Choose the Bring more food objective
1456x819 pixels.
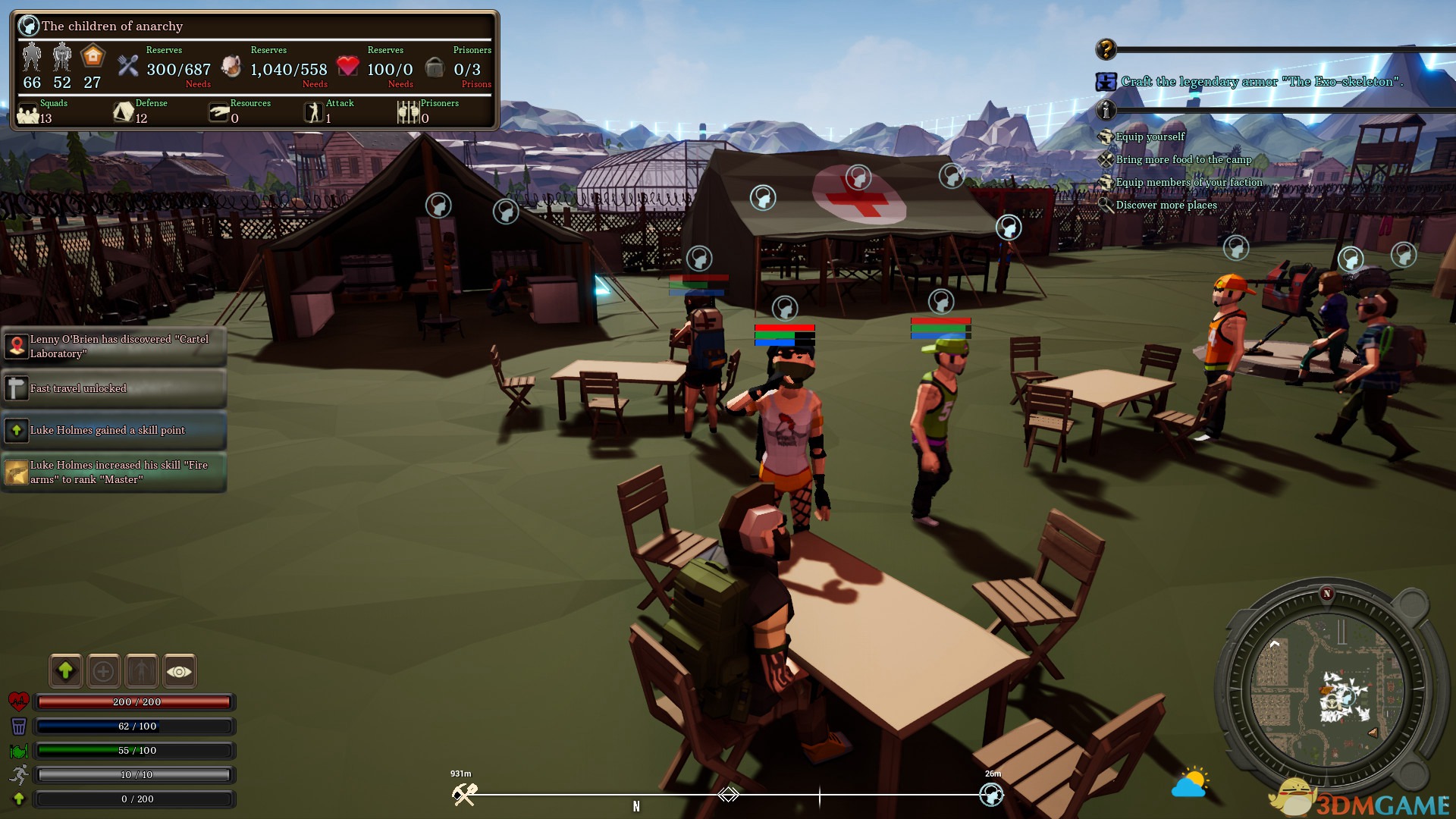[x=1183, y=159]
